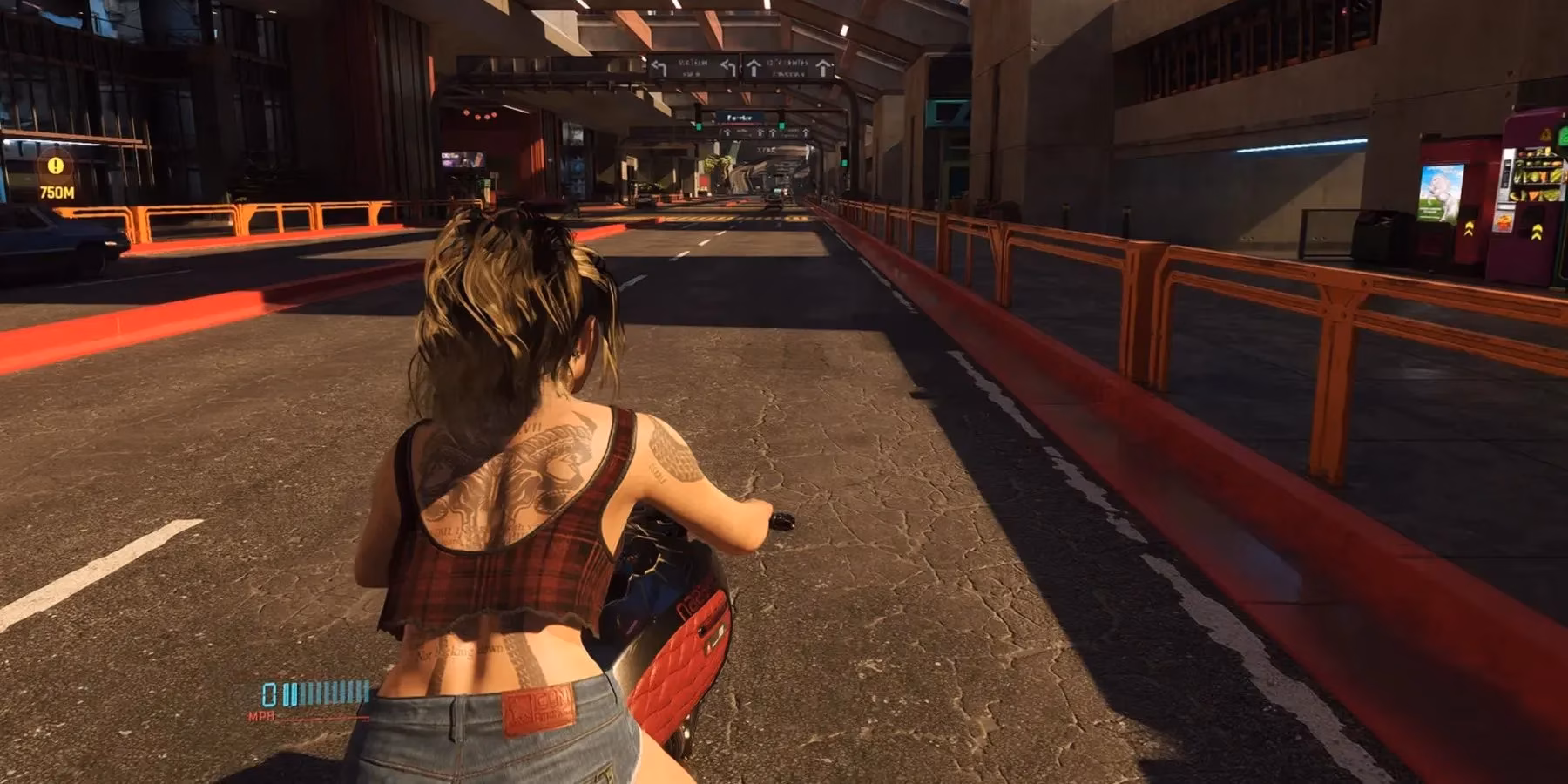Screen dimensions: 1568x784
Task: Click the warning triangle sticker on the vending machine
Action: pos(1545,134)
